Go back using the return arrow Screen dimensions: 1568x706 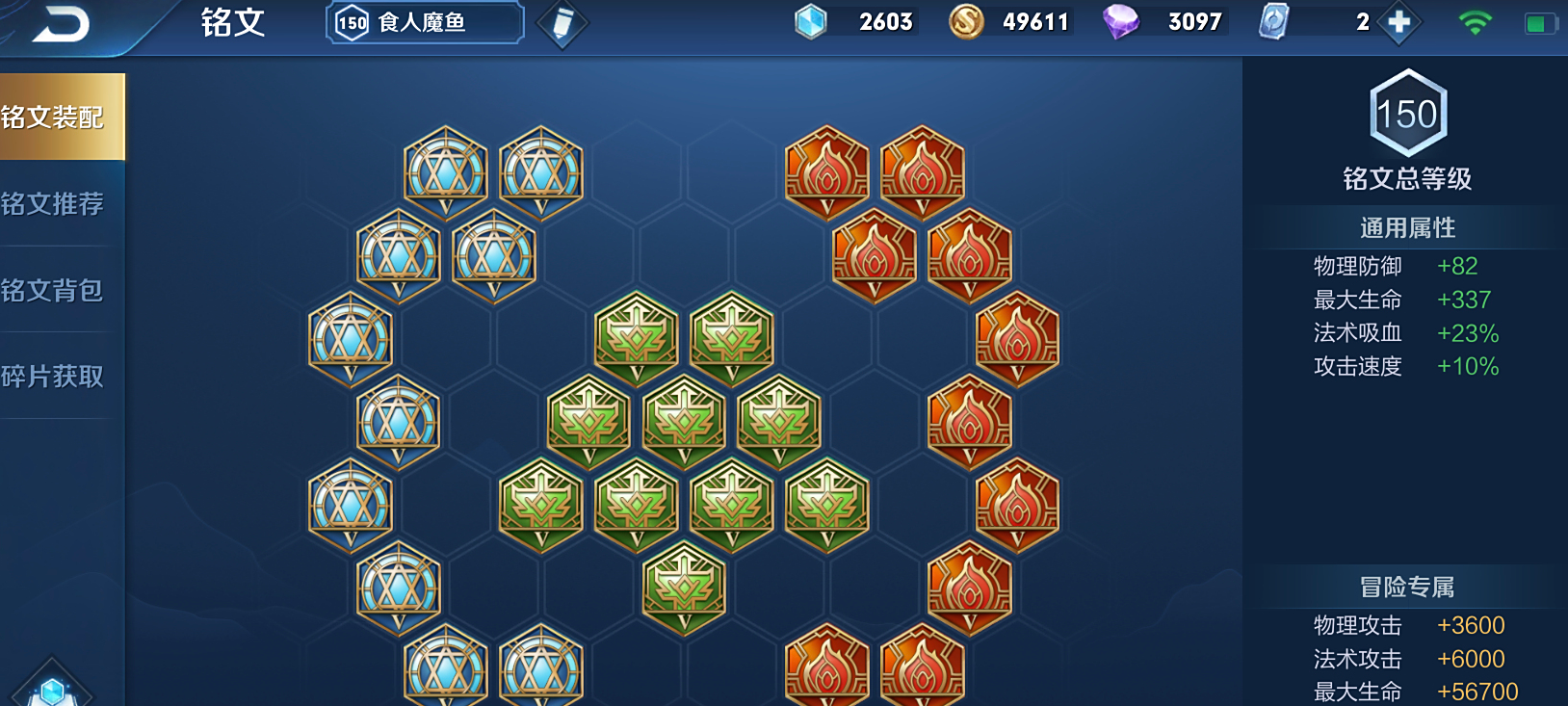click(x=60, y=24)
